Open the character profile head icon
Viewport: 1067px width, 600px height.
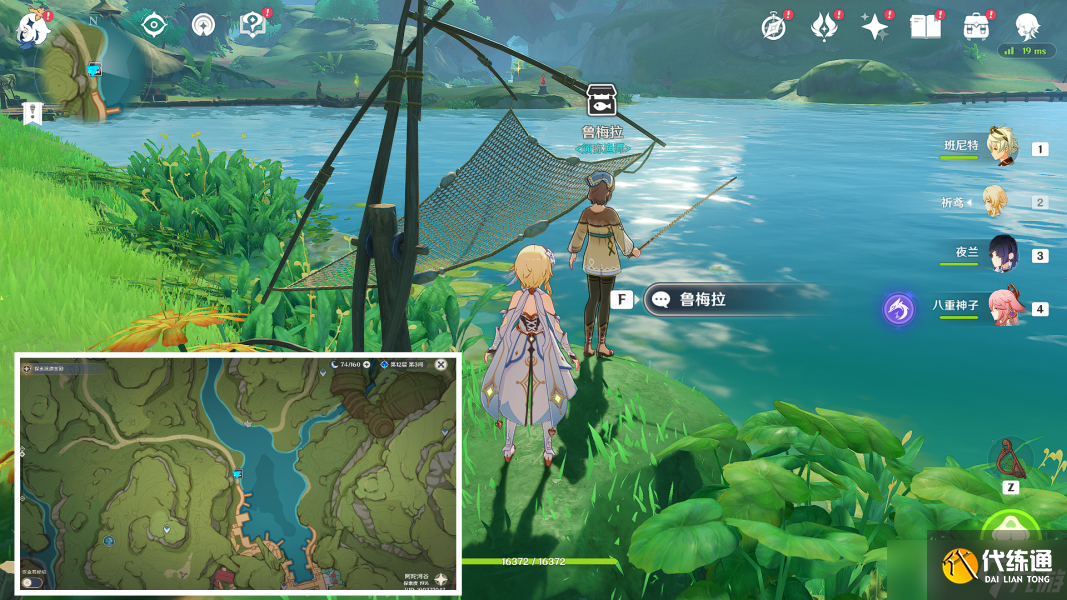click(x=1027, y=27)
